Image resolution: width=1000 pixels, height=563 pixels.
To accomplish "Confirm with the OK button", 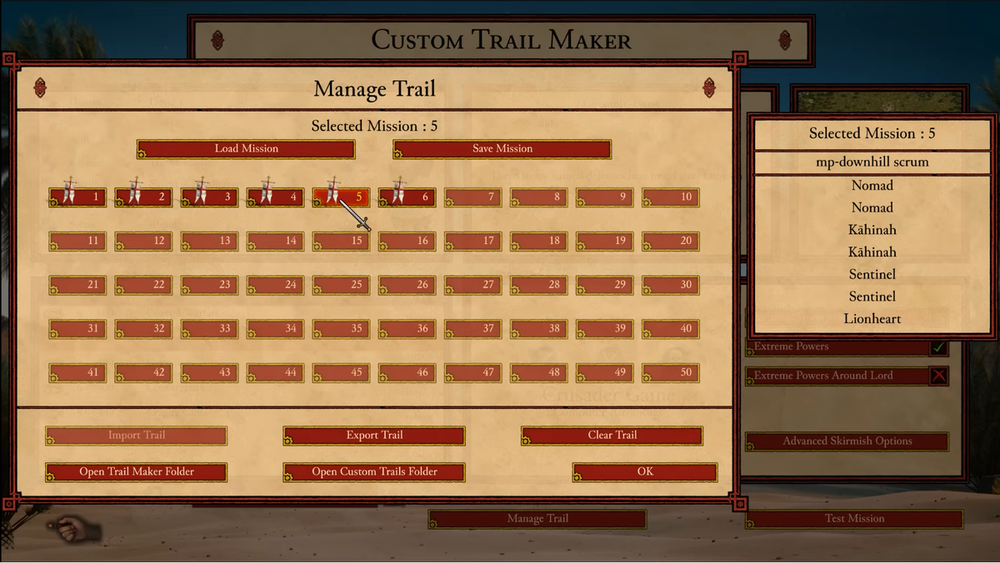I will point(645,472).
